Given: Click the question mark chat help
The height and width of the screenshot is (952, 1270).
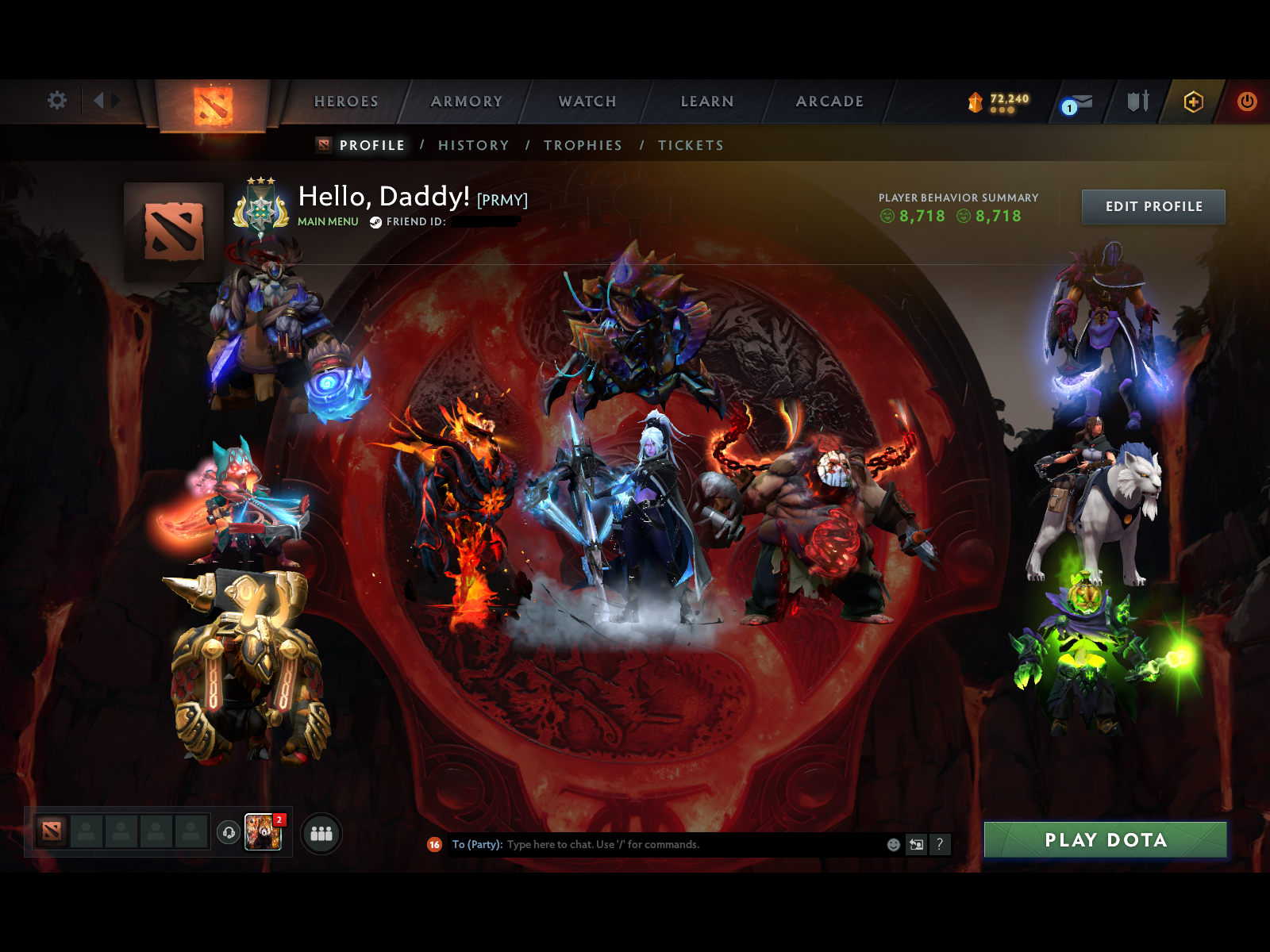Looking at the screenshot, I should tap(941, 845).
